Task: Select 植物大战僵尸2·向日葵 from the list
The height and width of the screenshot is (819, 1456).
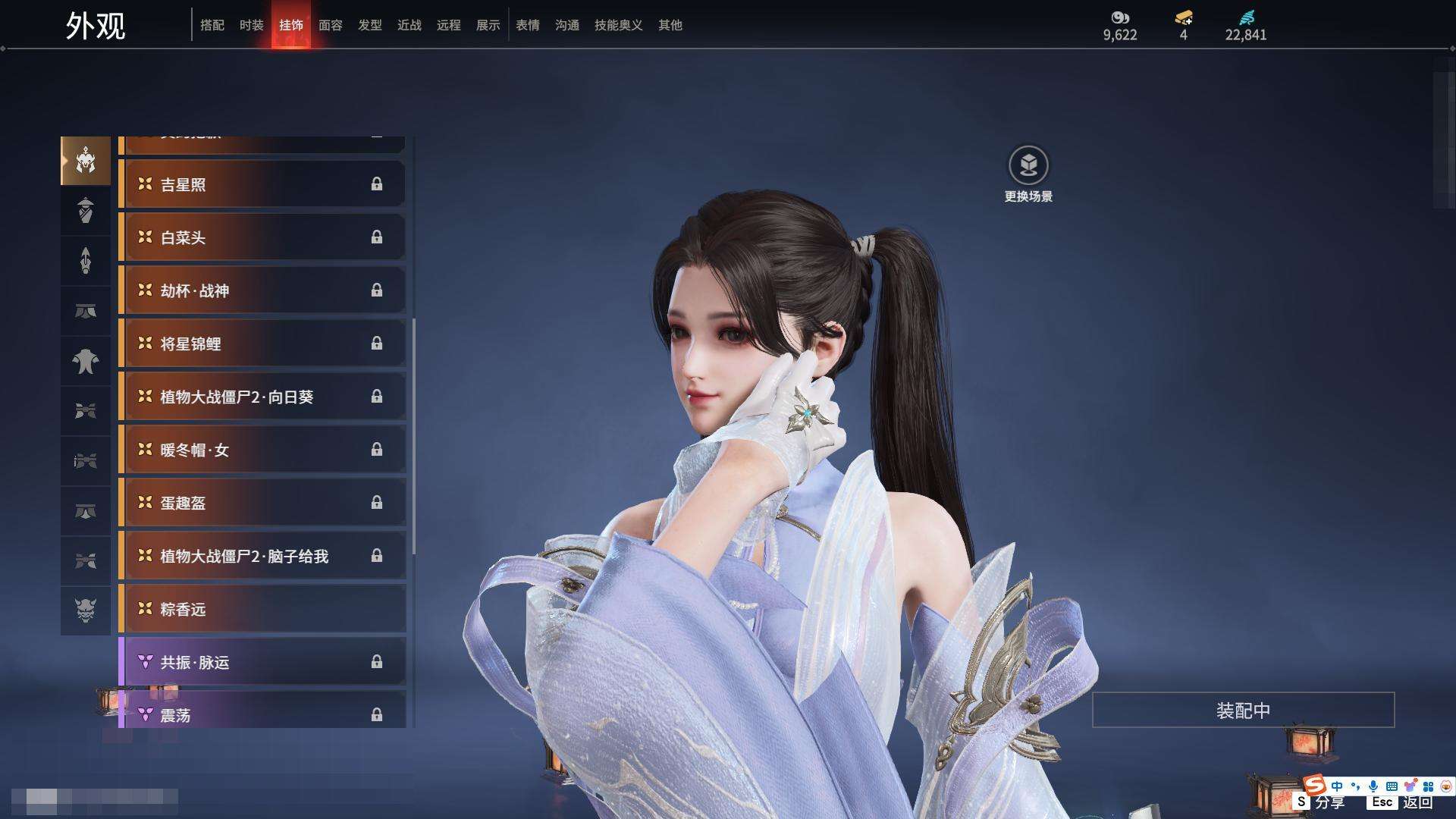Action: pos(262,397)
